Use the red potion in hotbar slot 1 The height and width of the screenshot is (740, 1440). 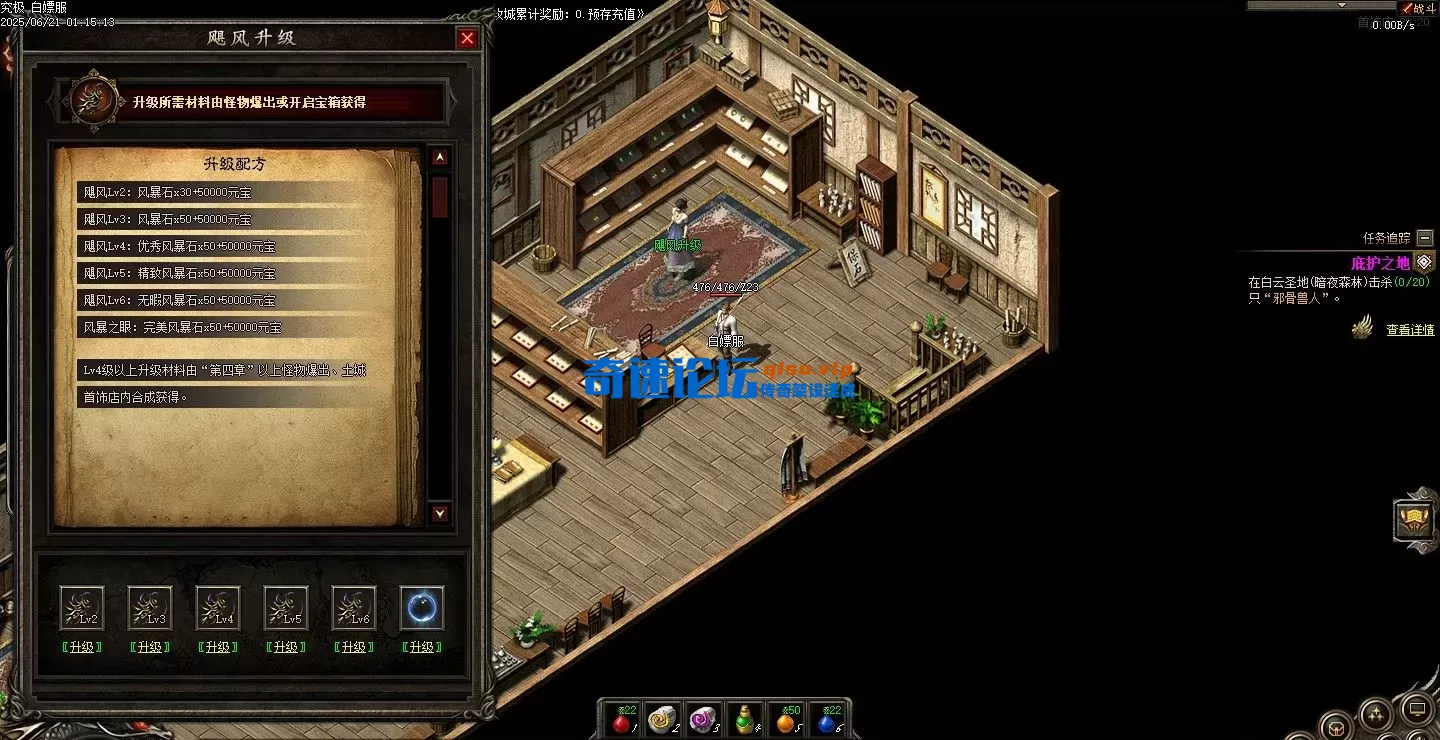(622, 719)
